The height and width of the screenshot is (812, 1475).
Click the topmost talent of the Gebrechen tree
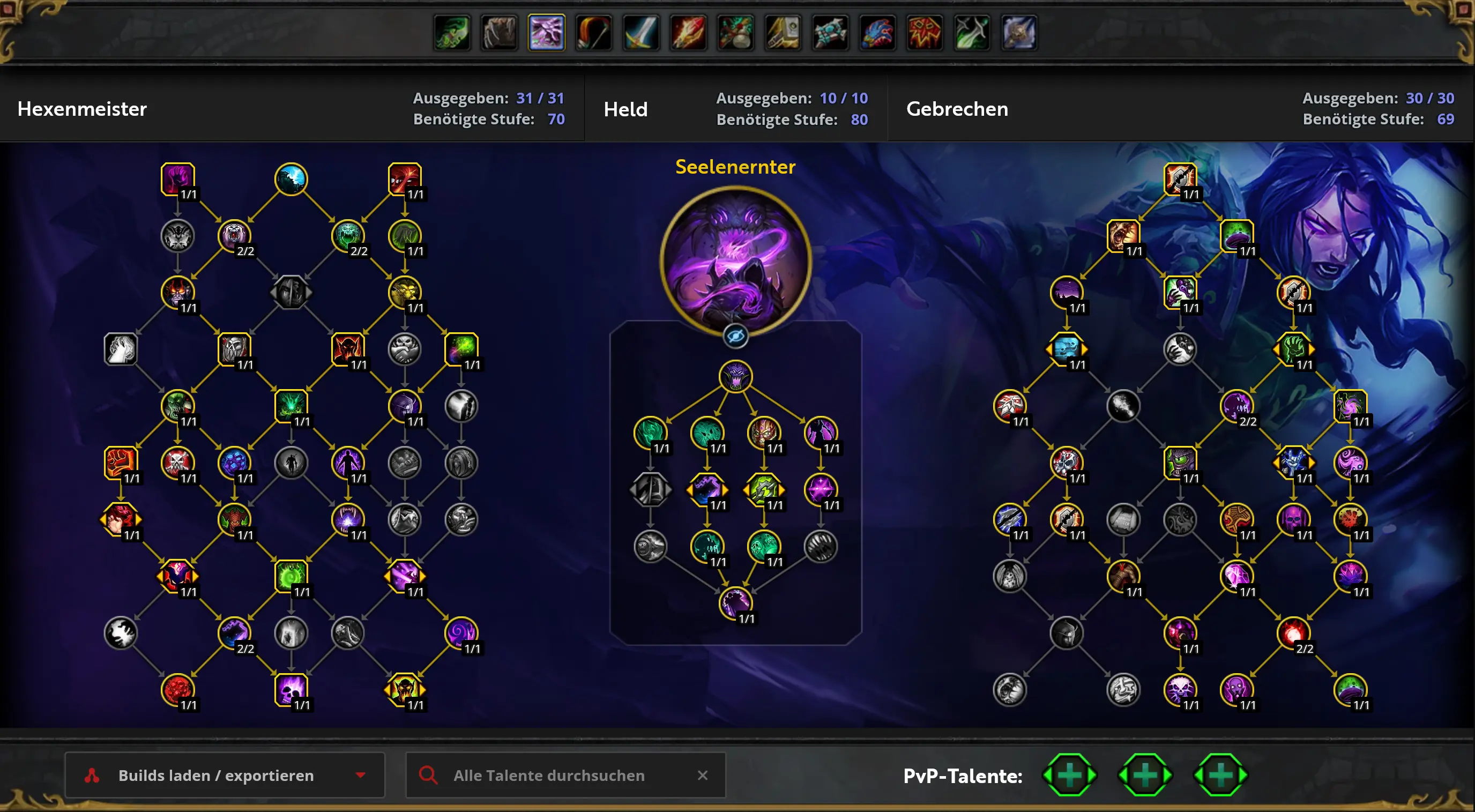1180,178
